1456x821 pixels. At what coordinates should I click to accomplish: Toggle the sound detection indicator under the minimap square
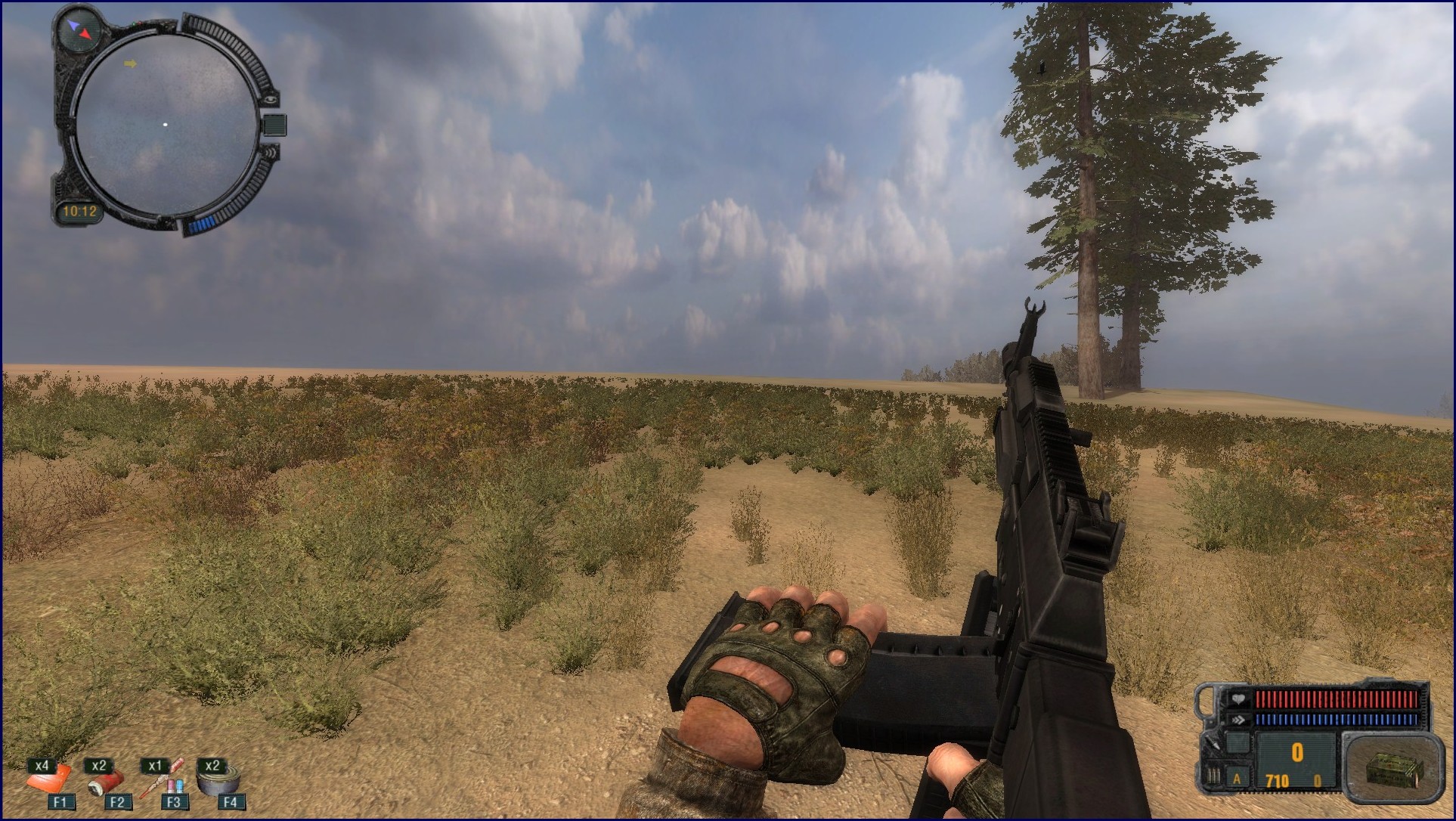(x=272, y=153)
